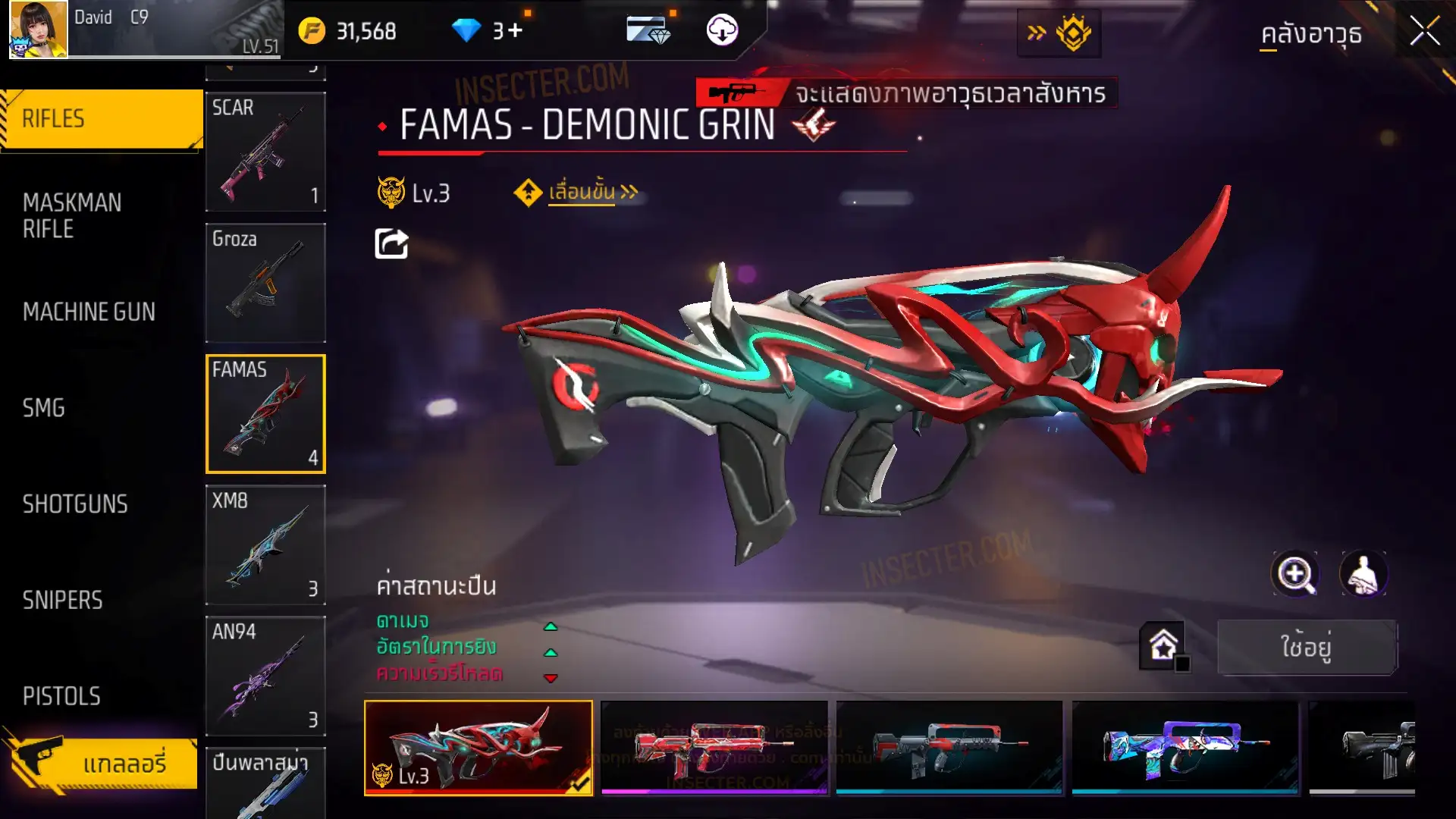The height and width of the screenshot is (819, 1456).
Task: Zoom in with the magnifier button
Action: coord(1295,574)
